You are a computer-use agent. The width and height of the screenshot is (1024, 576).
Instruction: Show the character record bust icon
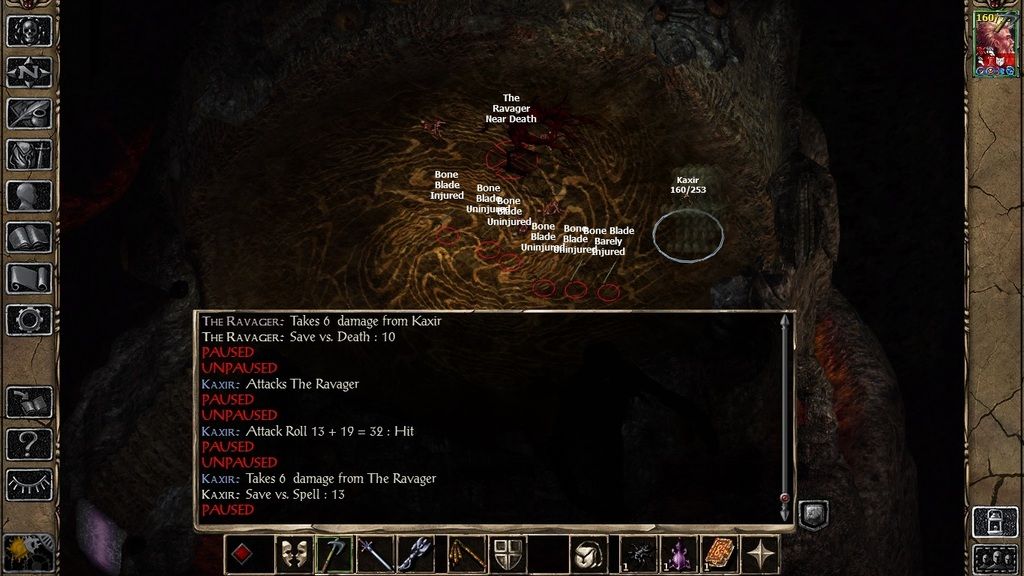click(29, 196)
